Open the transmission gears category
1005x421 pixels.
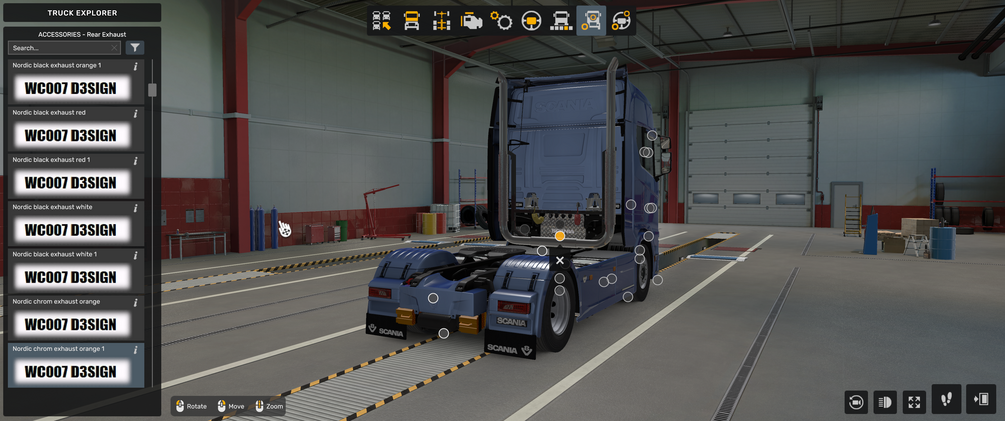(x=502, y=21)
